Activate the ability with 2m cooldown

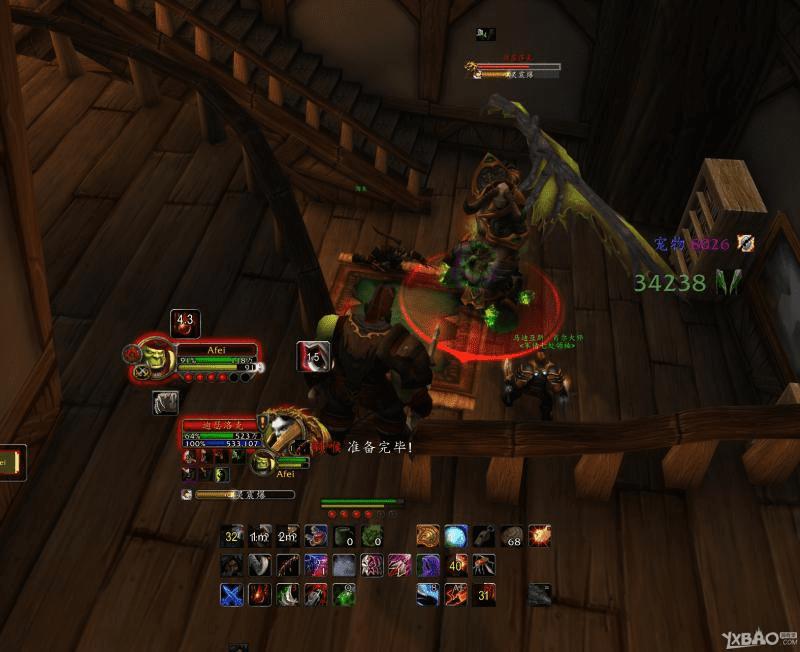tap(288, 537)
